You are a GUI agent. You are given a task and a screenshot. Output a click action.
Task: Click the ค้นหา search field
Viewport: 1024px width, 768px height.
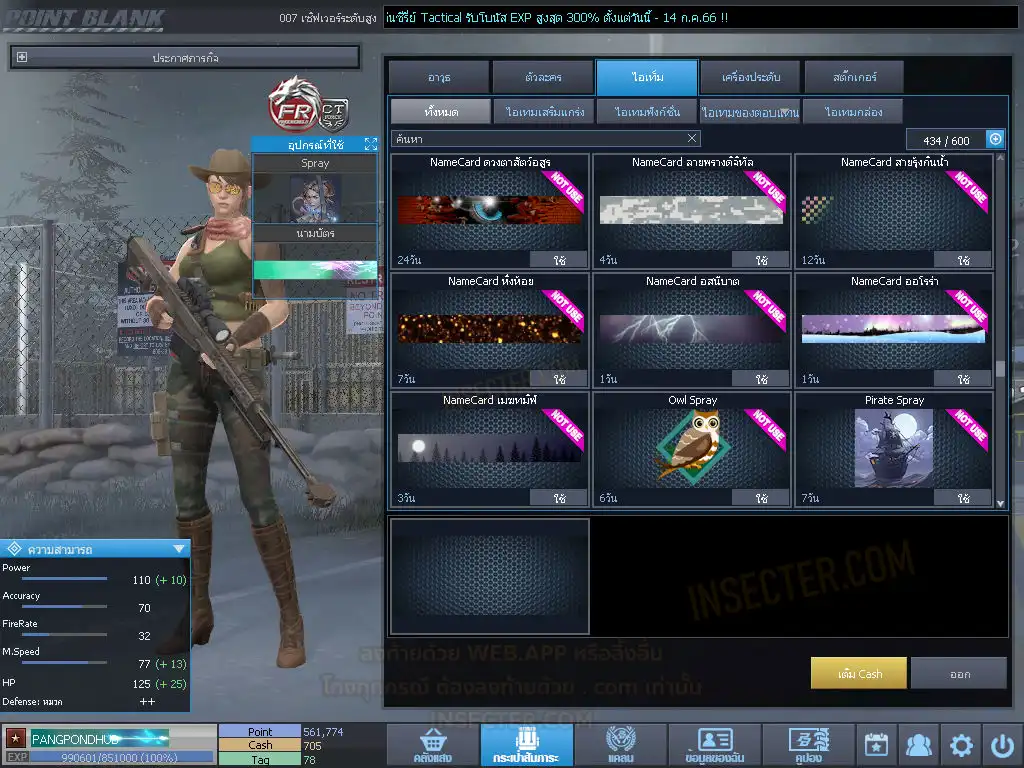(x=538, y=139)
